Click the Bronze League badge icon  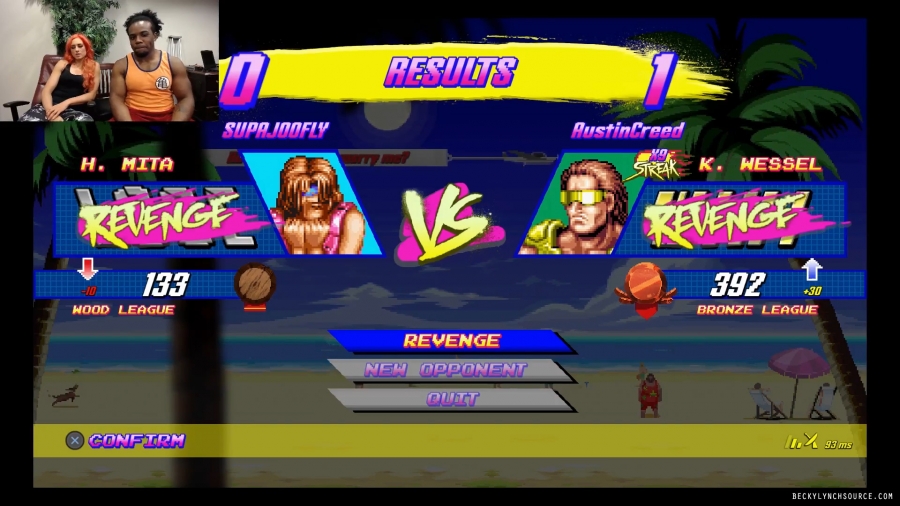coord(643,284)
